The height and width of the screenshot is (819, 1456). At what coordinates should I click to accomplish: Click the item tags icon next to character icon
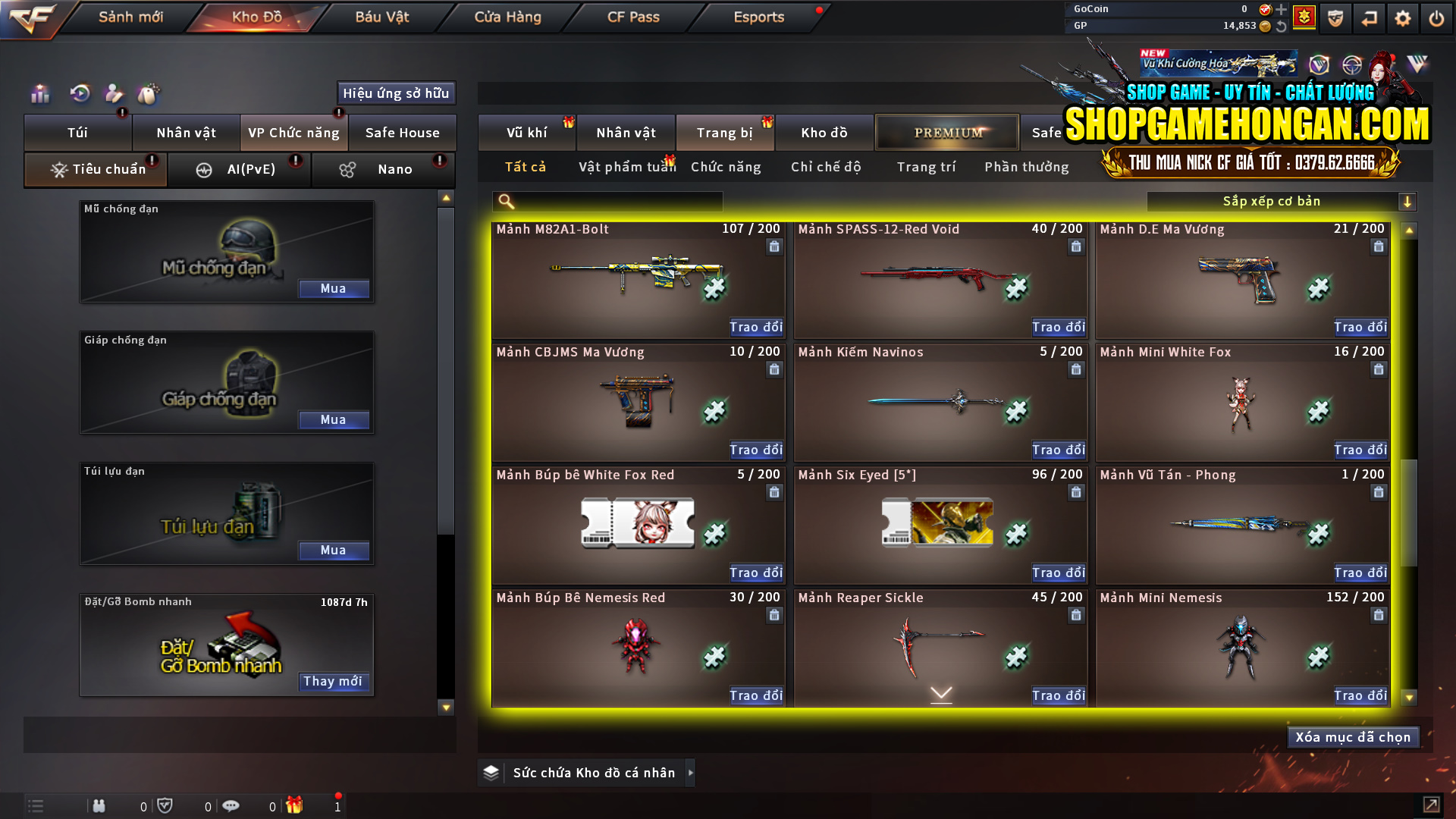[x=149, y=93]
